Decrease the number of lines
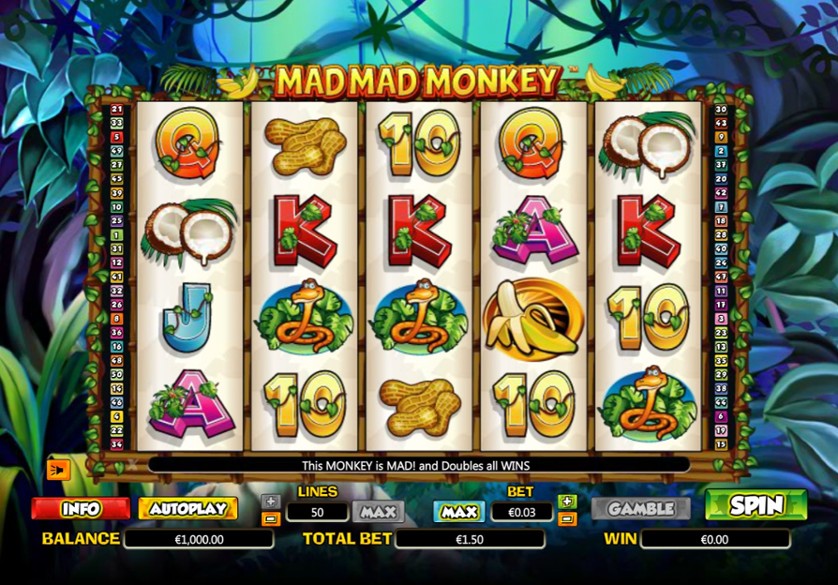This screenshot has width=838, height=585. 270,519
